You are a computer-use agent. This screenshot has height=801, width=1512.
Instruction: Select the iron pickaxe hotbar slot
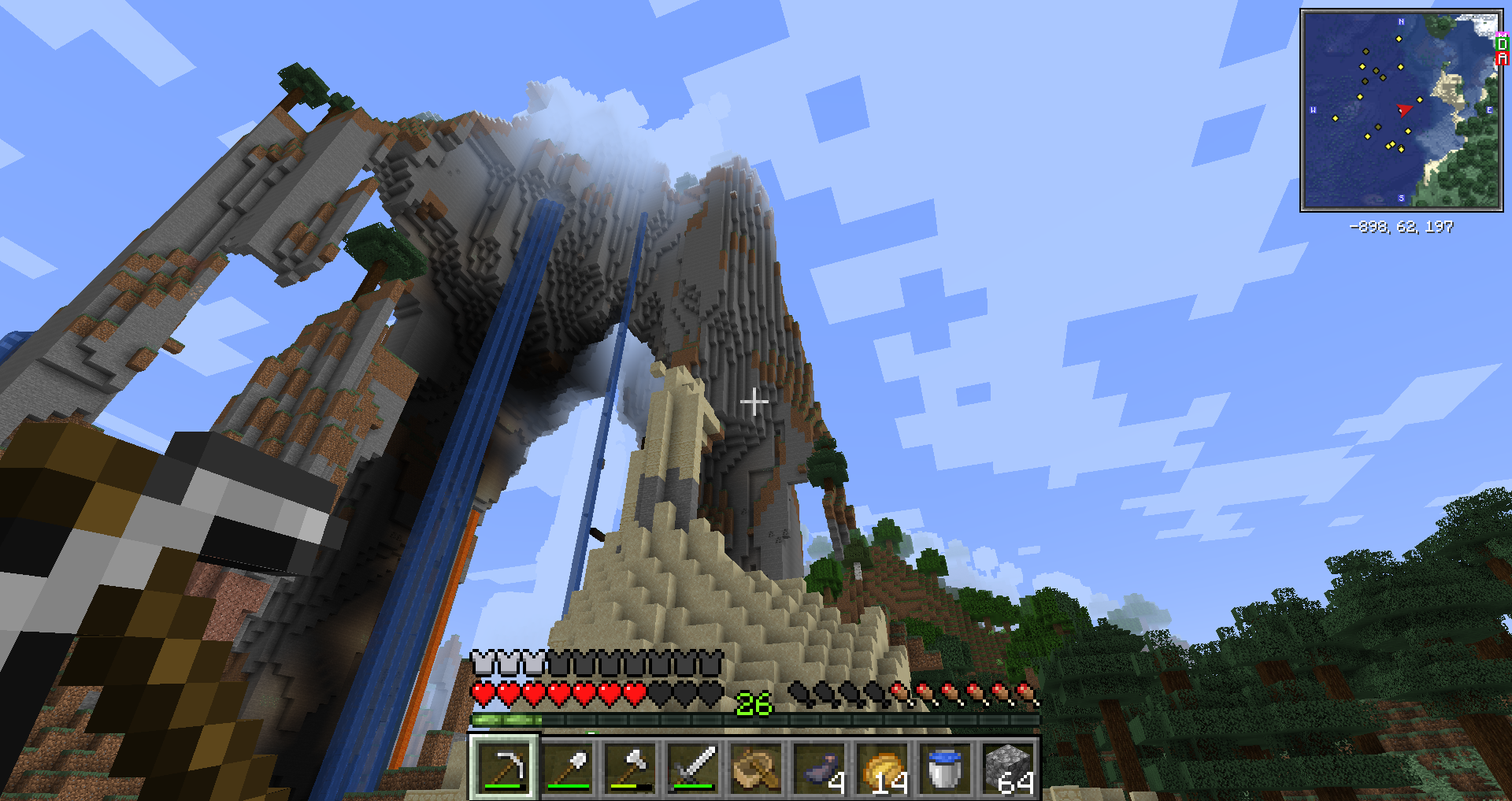coord(504,767)
